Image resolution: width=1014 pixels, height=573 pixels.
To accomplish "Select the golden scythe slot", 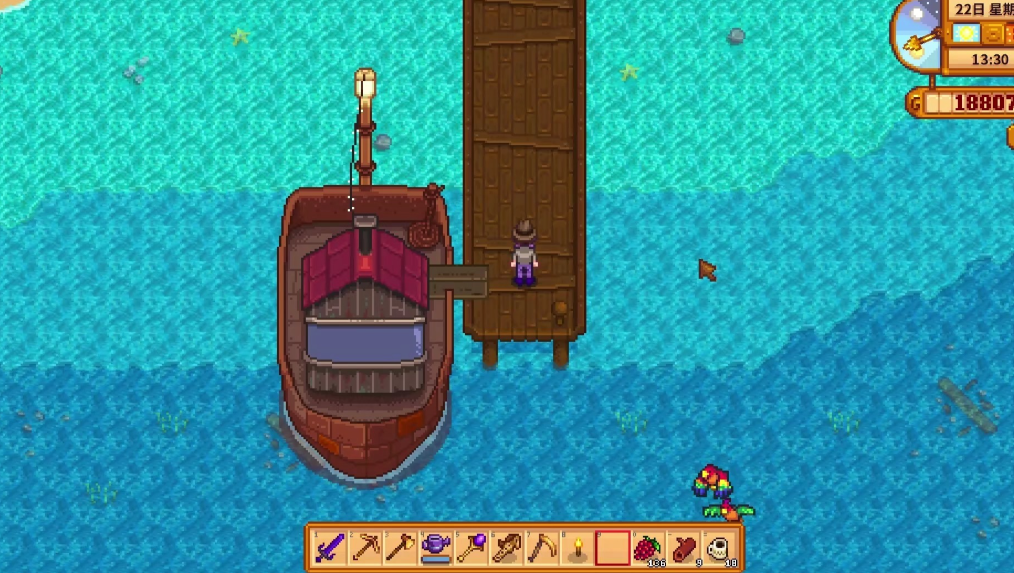I will point(542,548).
